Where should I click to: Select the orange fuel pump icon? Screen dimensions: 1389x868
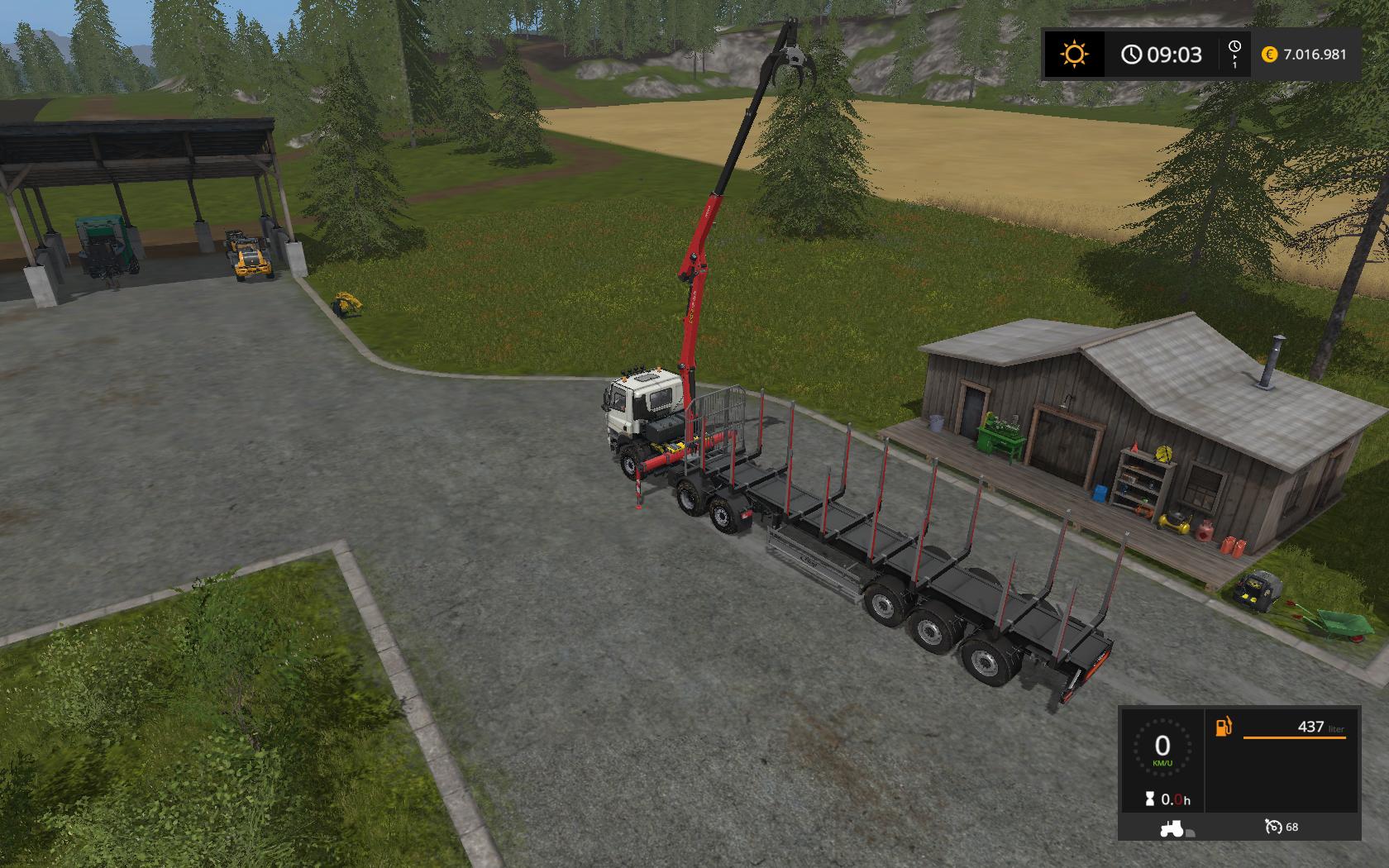[1223, 727]
